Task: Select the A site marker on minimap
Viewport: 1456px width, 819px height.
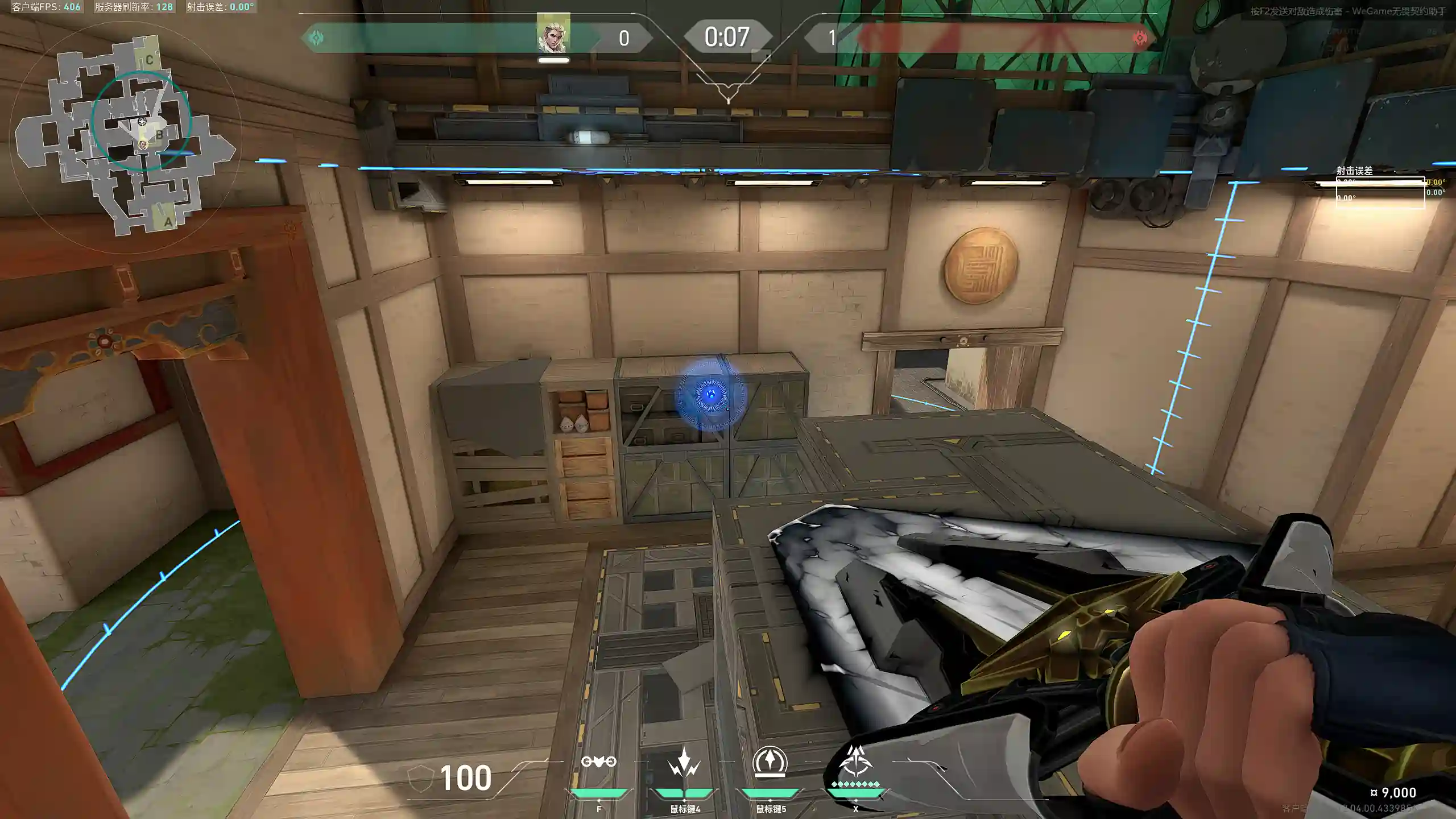Action: pyautogui.click(x=168, y=222)
